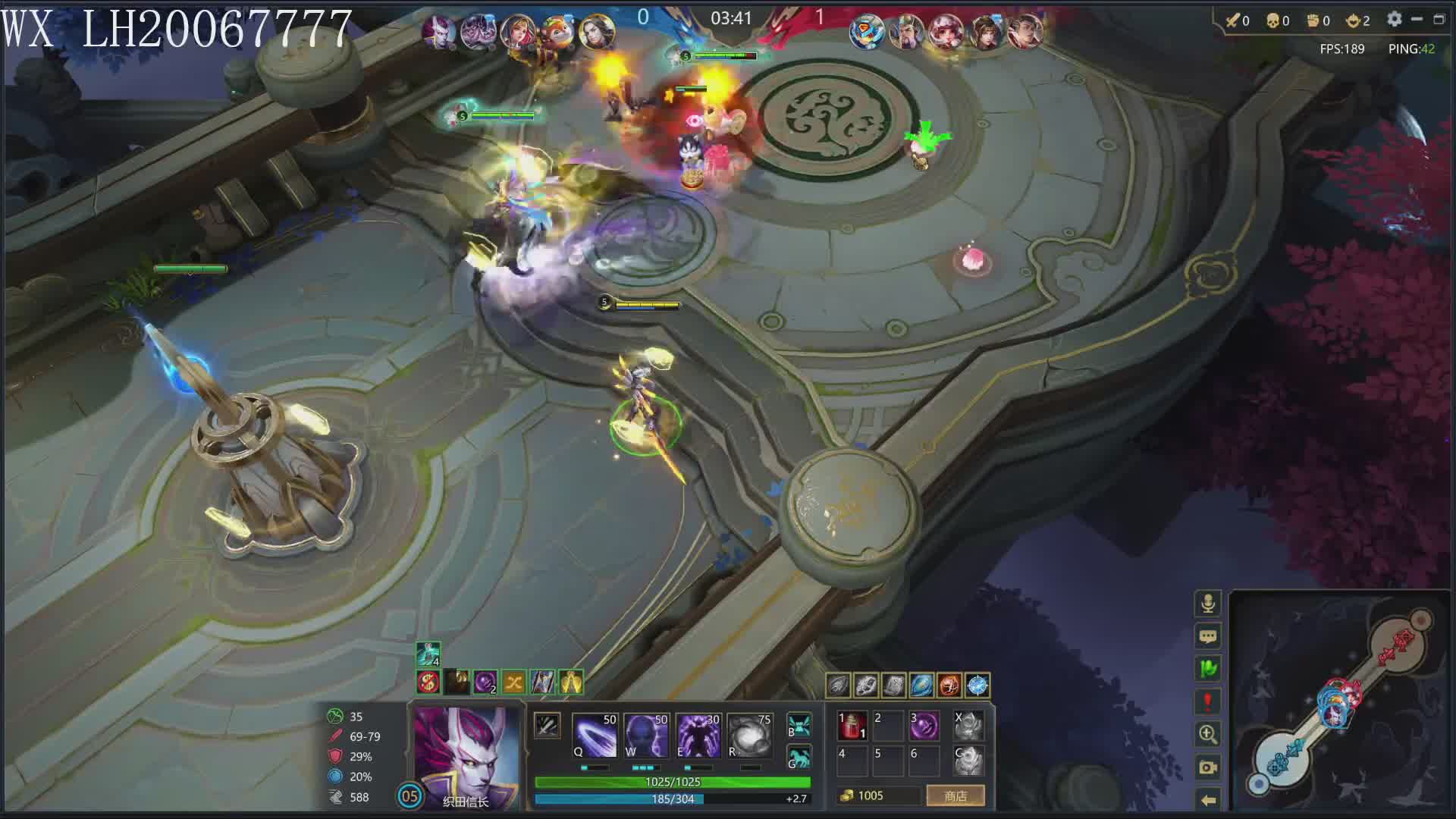This screenshot has width=1456, height=819.
Task: Click the camera view button
Action: point(1208,767)
